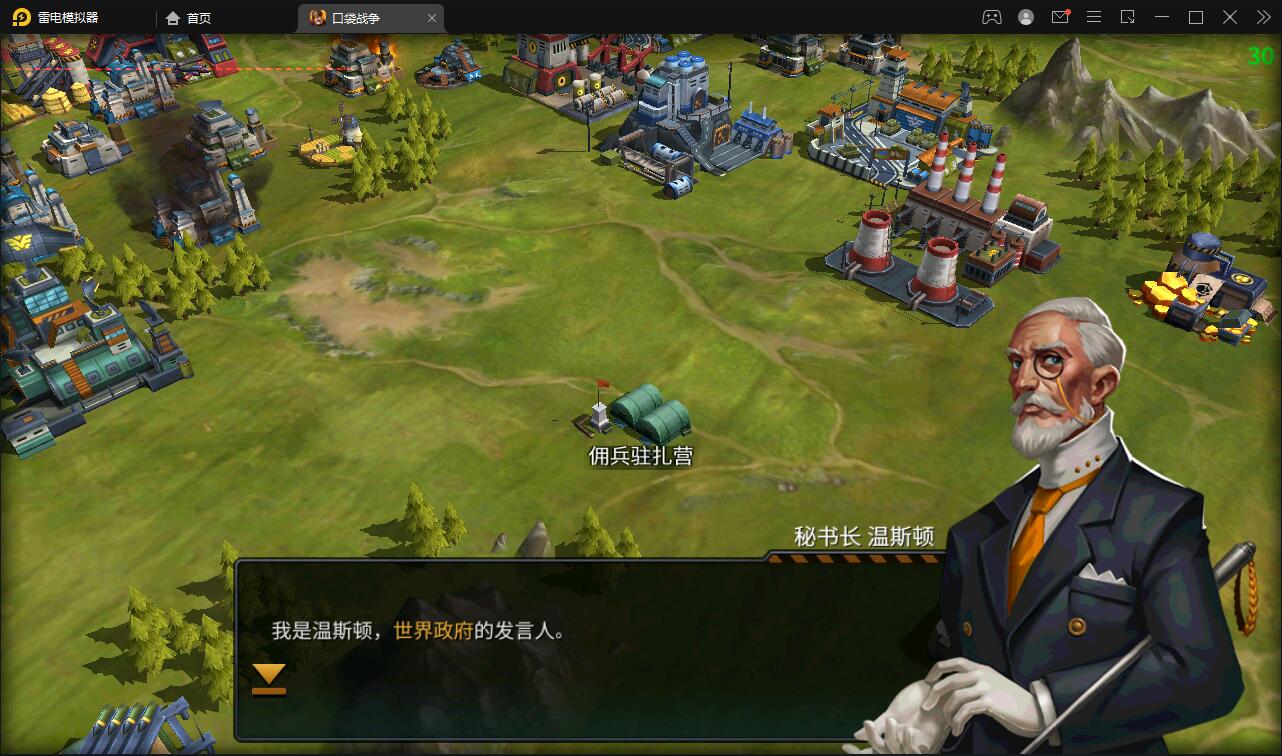1282x756 pixels.
Task: Expand more toolbar options with the double-arrow
Action: pyautogui.click(x=1262, y=17)
